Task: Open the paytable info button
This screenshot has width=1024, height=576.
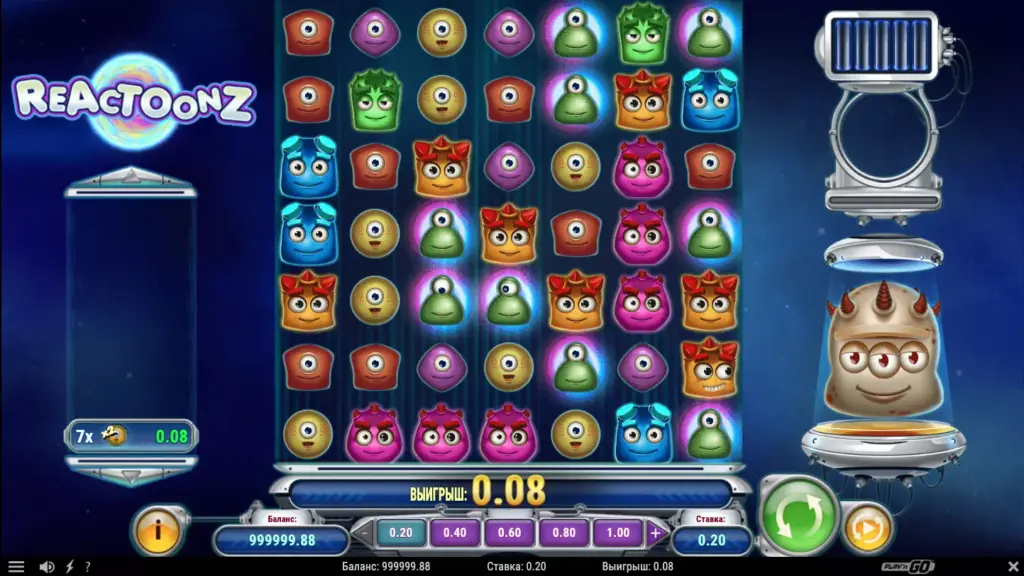Action: click(x=157, y=529)
